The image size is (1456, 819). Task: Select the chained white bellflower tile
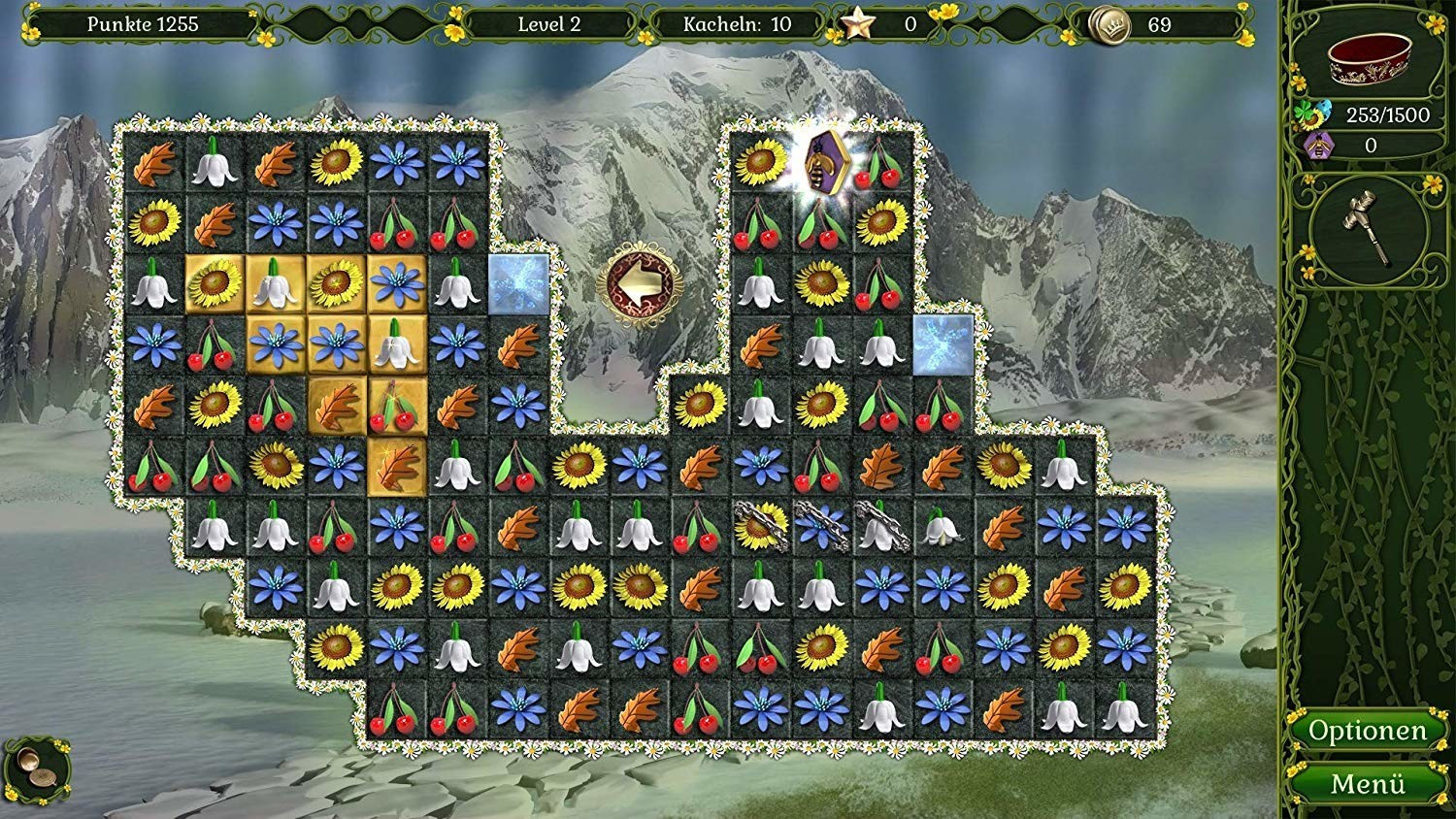[x=881, y=526]
